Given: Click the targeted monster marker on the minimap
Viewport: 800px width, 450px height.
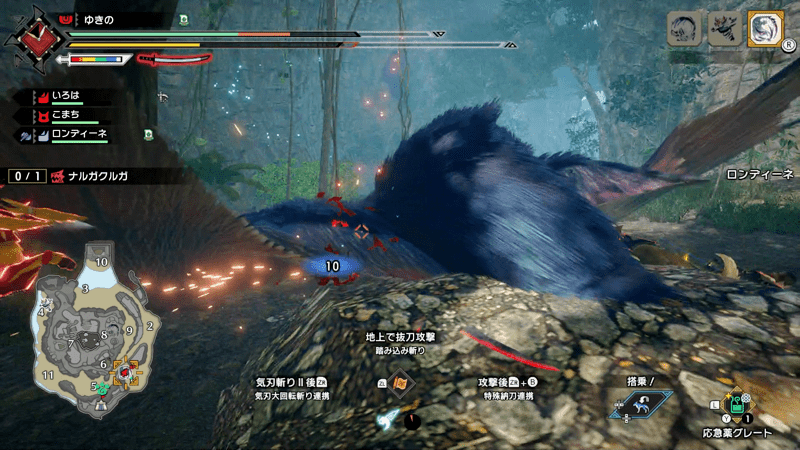Looking at the screenshot, I should [126, 374].
